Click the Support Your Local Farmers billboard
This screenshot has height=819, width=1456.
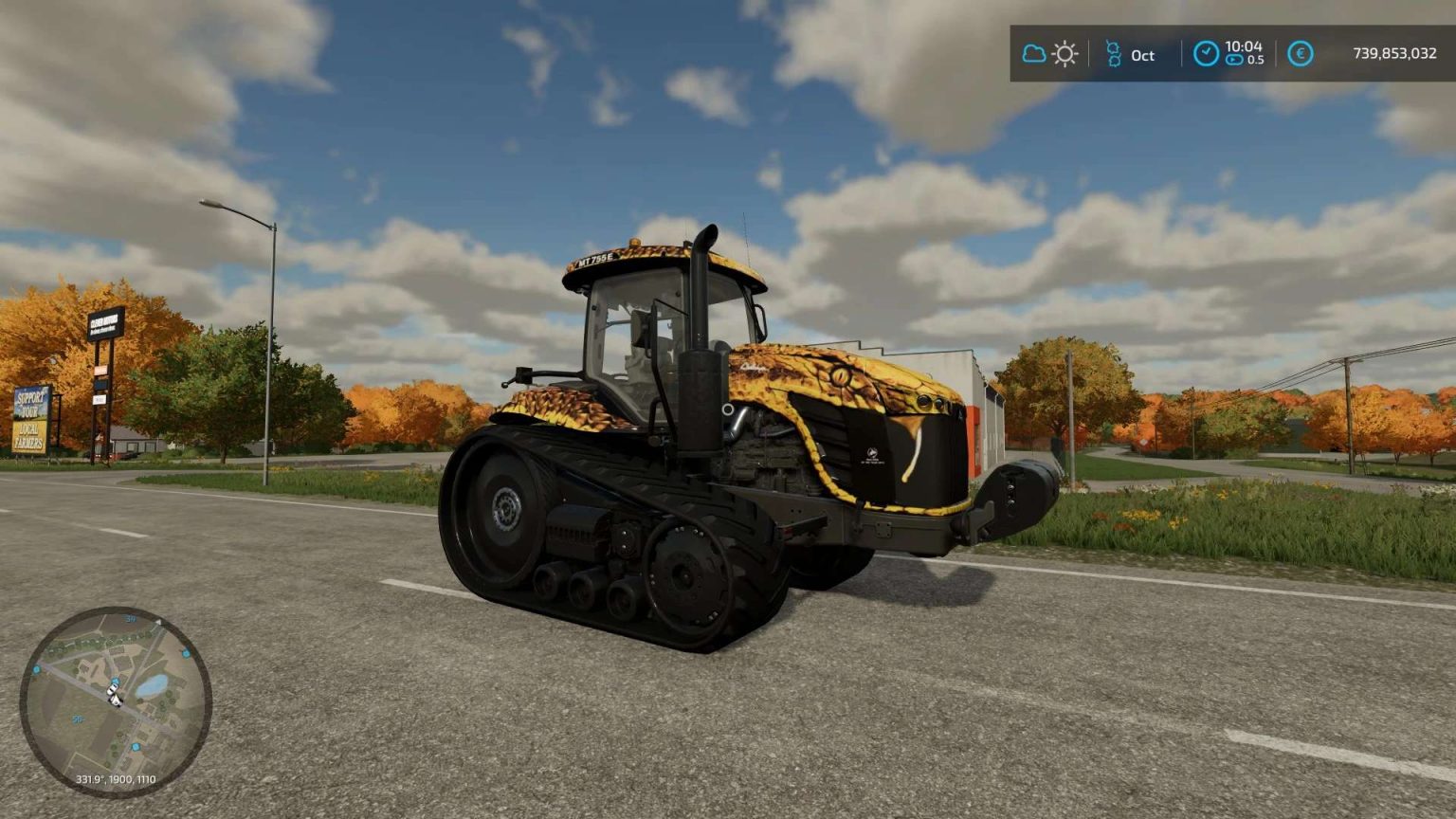31,418
